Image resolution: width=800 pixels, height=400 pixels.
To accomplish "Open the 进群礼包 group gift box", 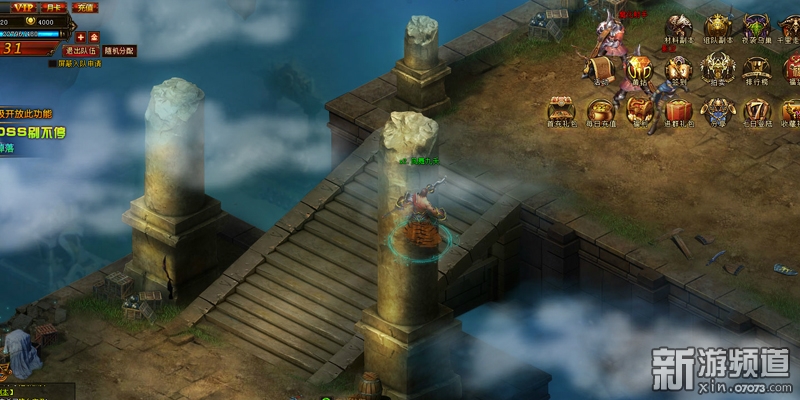I will (679, 112).
